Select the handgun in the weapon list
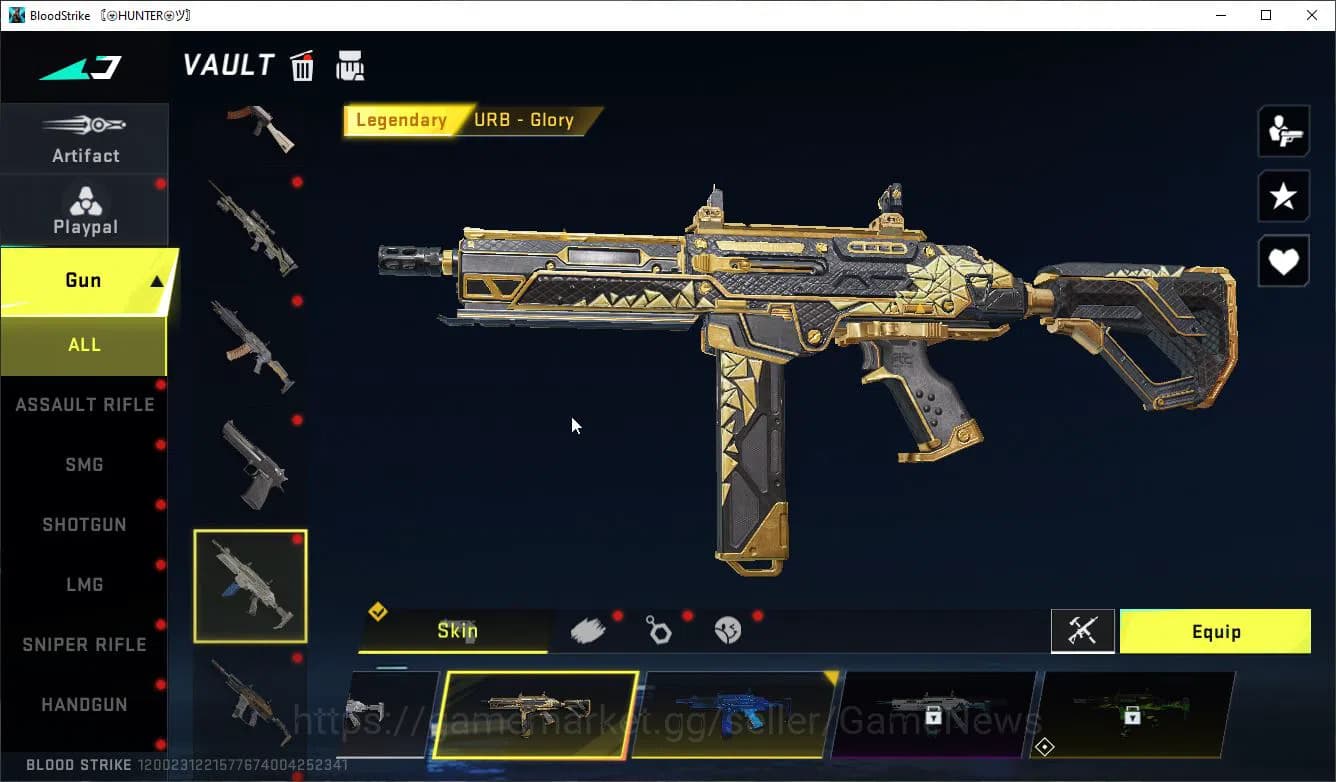Screen dimensions: 1336x782 pos(253,464)
